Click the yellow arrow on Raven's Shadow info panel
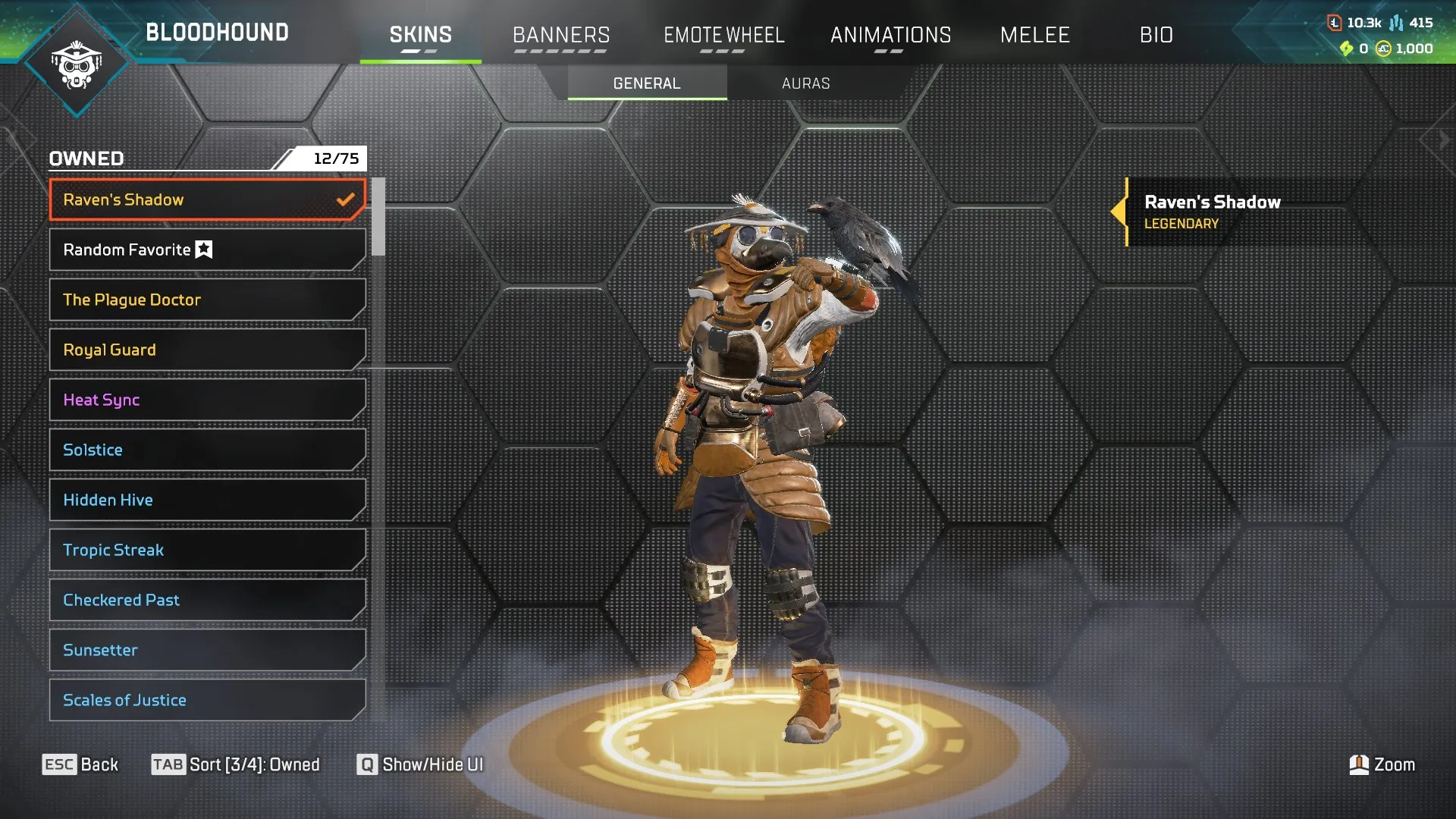Screen dimensions: 1456x819 coord(1120,212)
